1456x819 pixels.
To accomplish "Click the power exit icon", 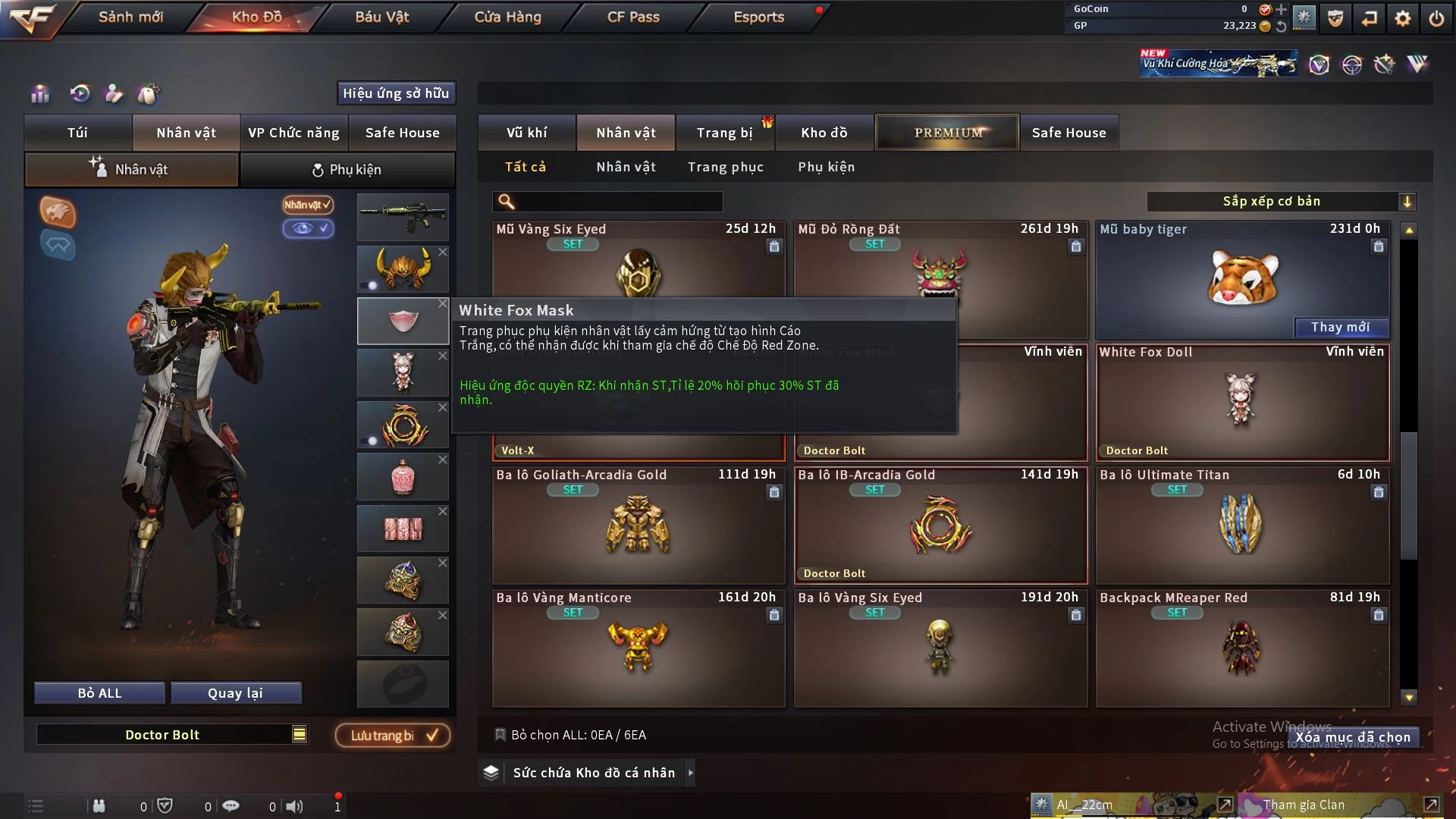I will click(x=1436, y=18).
